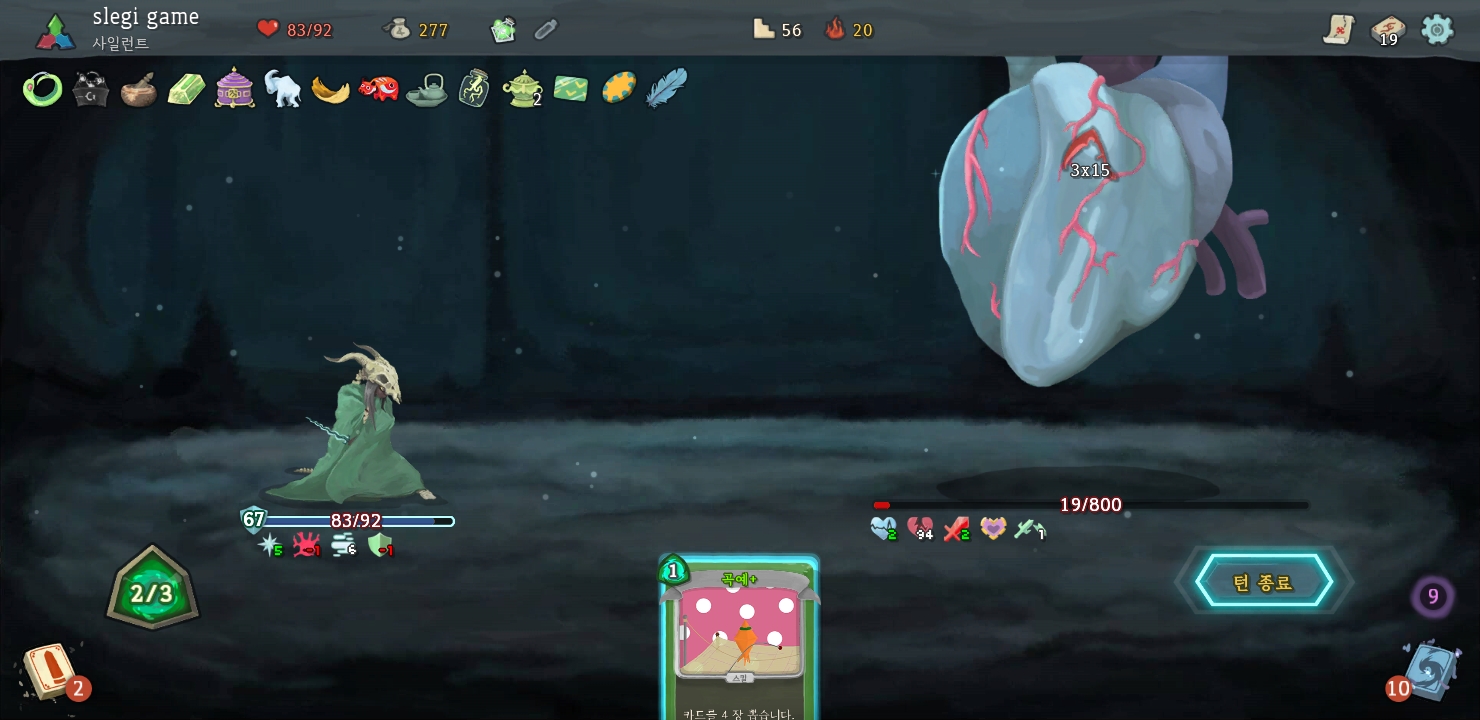Open the settings gear

(1437, 29)
